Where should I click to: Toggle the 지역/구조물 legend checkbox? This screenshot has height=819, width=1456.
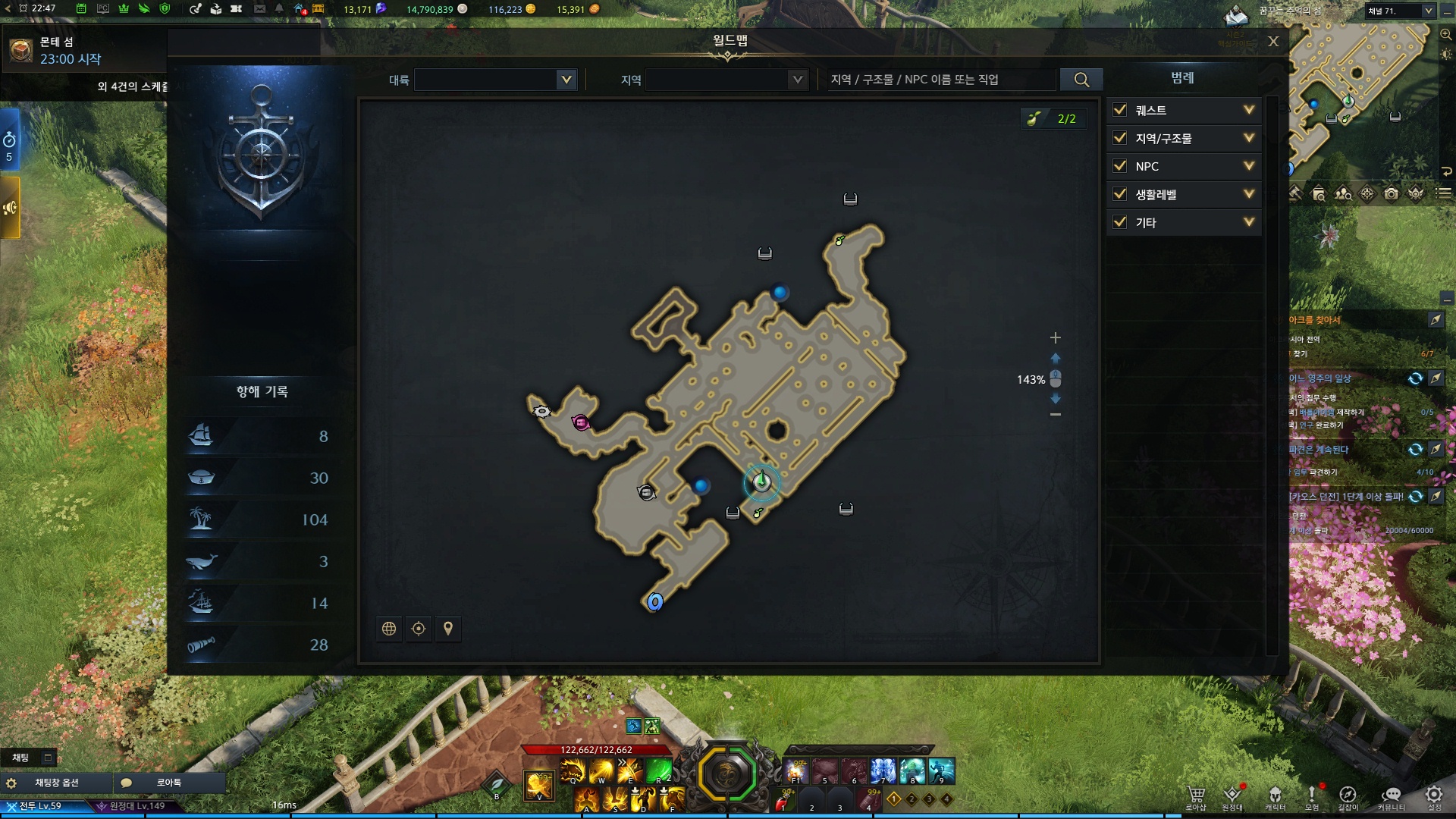pos(1120,138)
